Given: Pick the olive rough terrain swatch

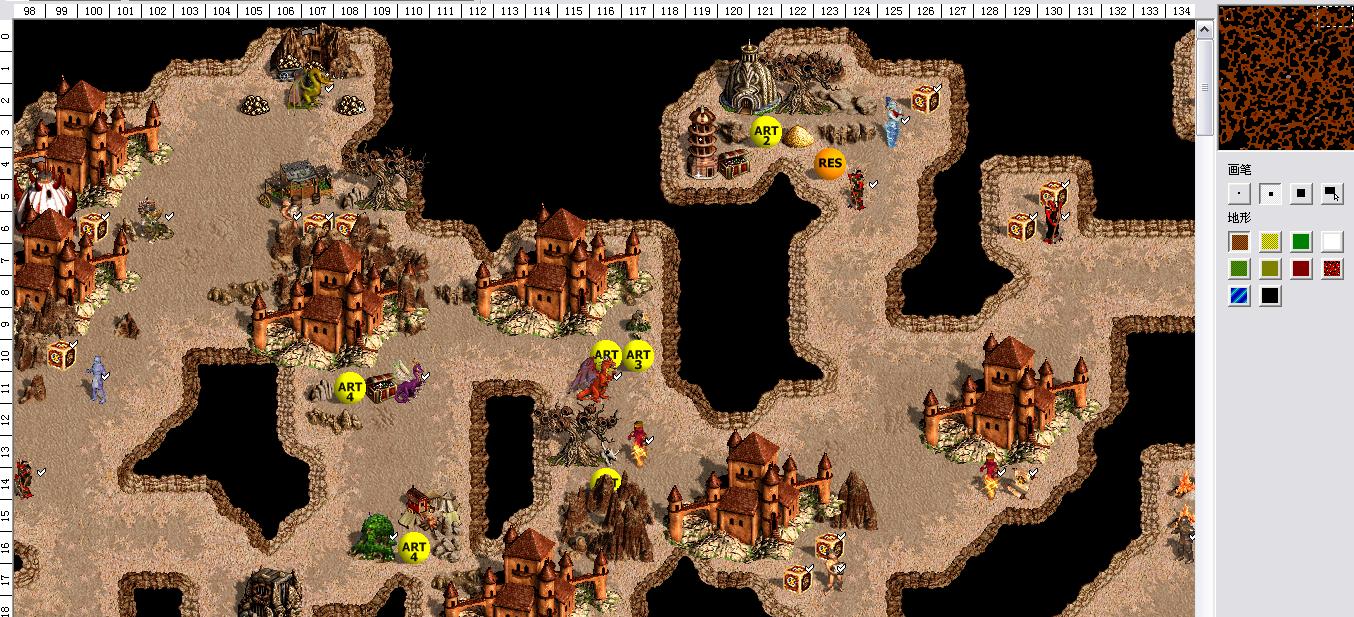Looking at the screenshot, I should tap(1270, 269).
